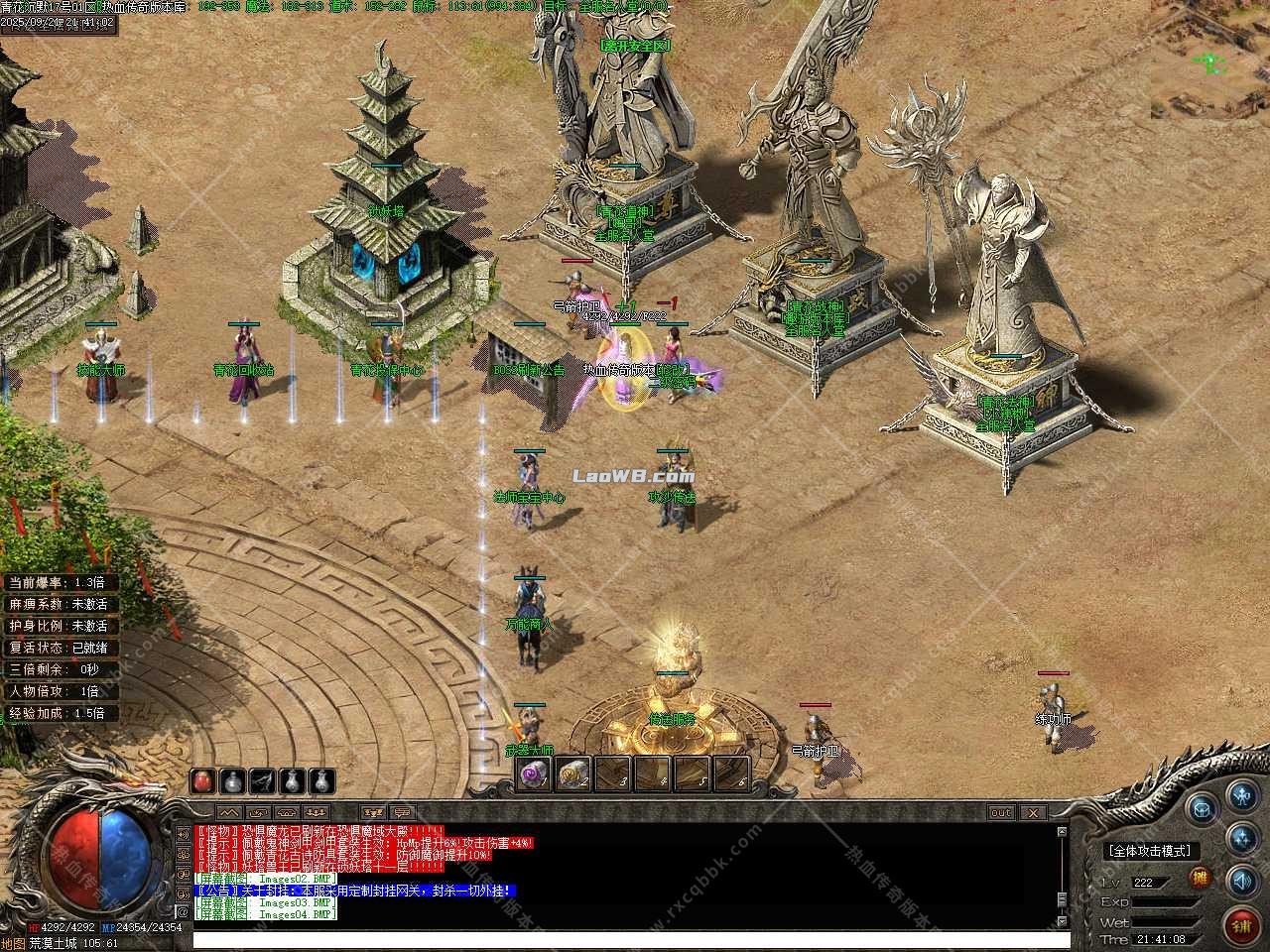Click the 'out' button on chat bar

click(1000, 813)
